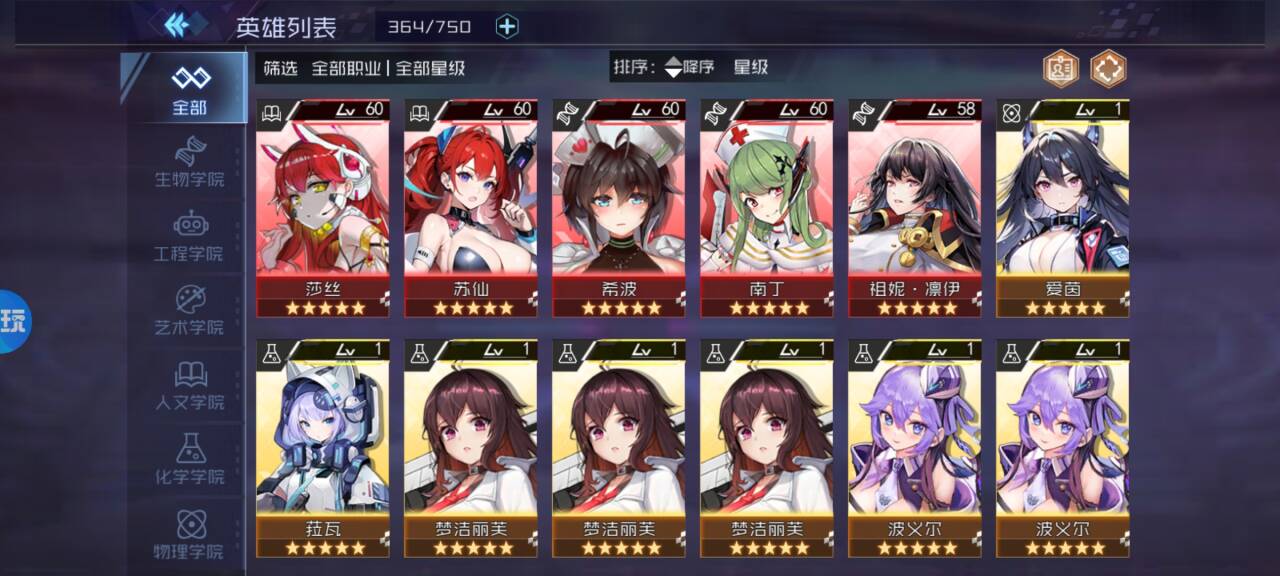Choose the nurse hero 希波
The height and width of the screenshot is (576, 1280).
click(x=618, y=208)
